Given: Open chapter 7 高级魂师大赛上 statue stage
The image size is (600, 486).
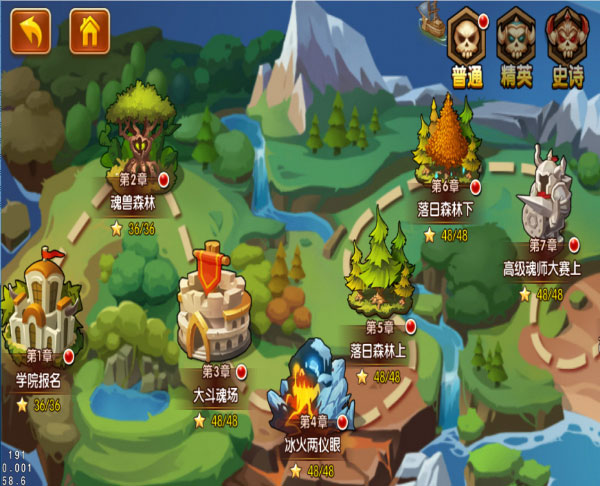Looking at the screenshot, I should [x=547, y=195].
